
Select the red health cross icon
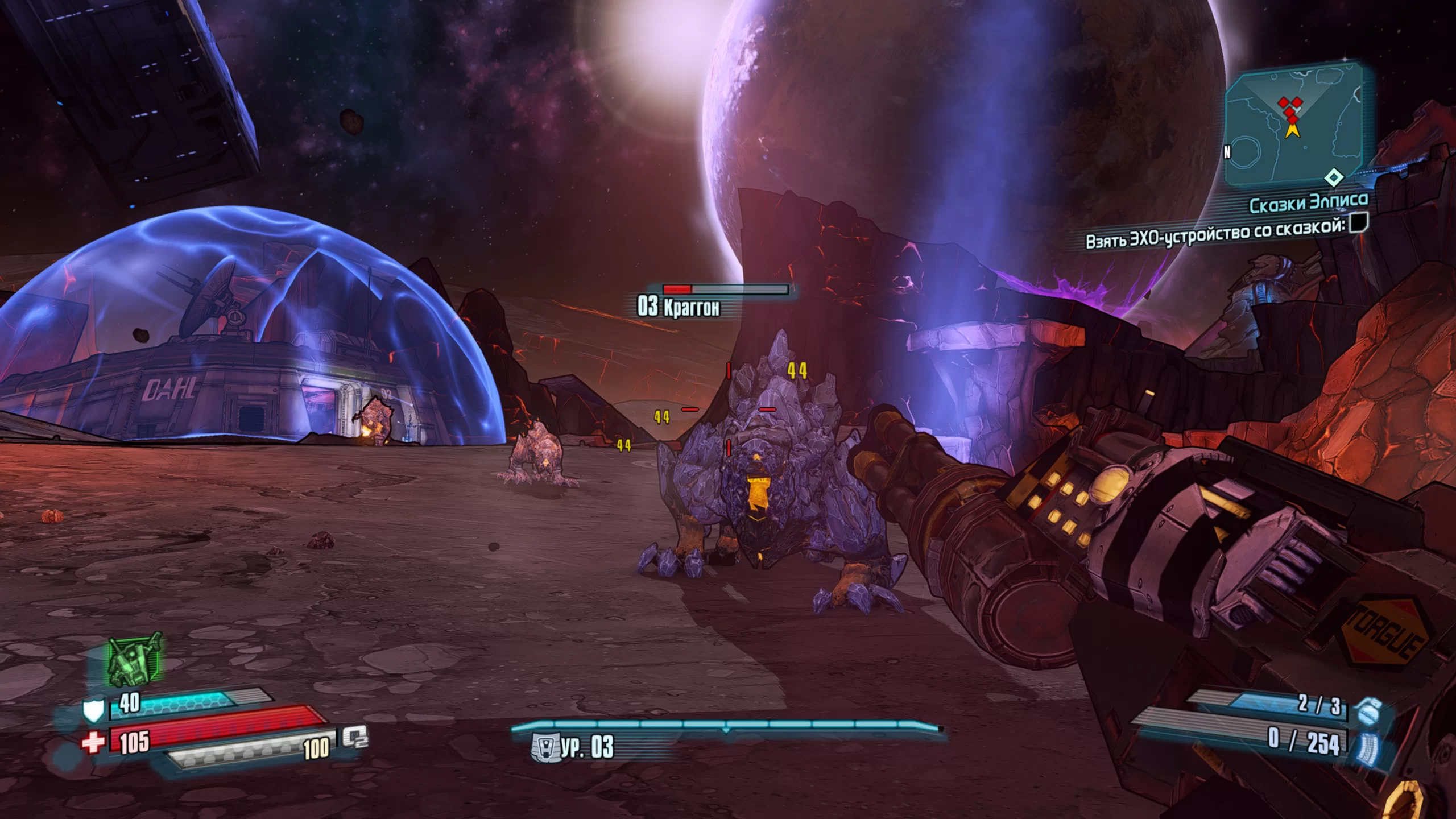coord(94,742)
